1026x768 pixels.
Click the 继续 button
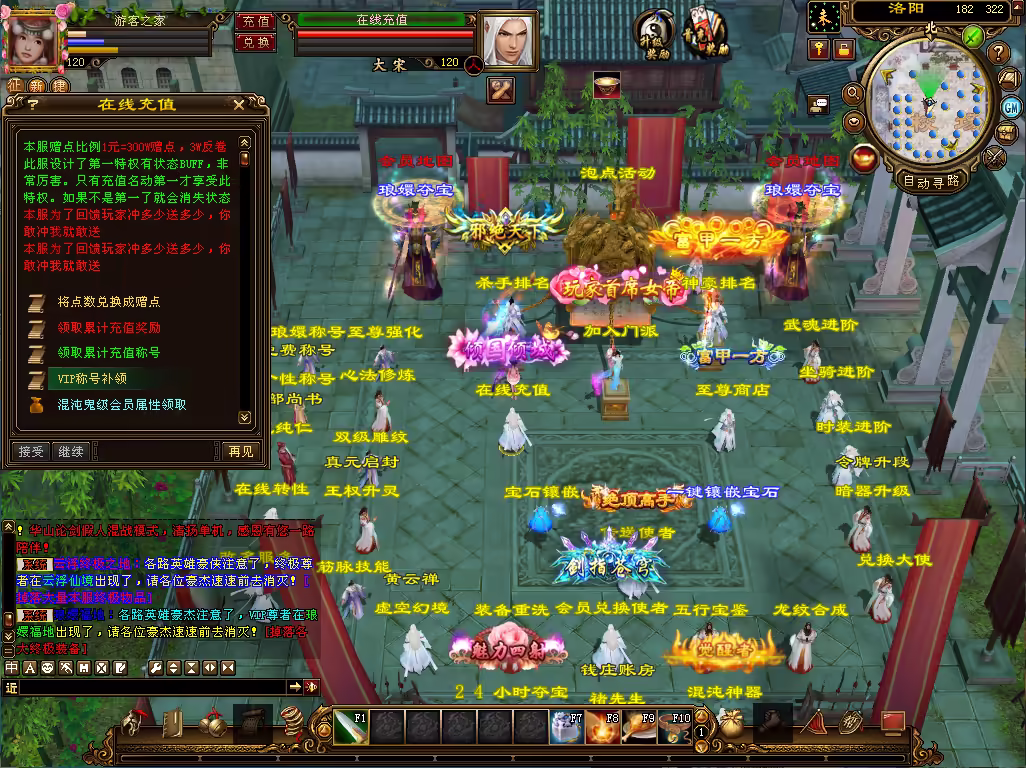click(70, 452)
